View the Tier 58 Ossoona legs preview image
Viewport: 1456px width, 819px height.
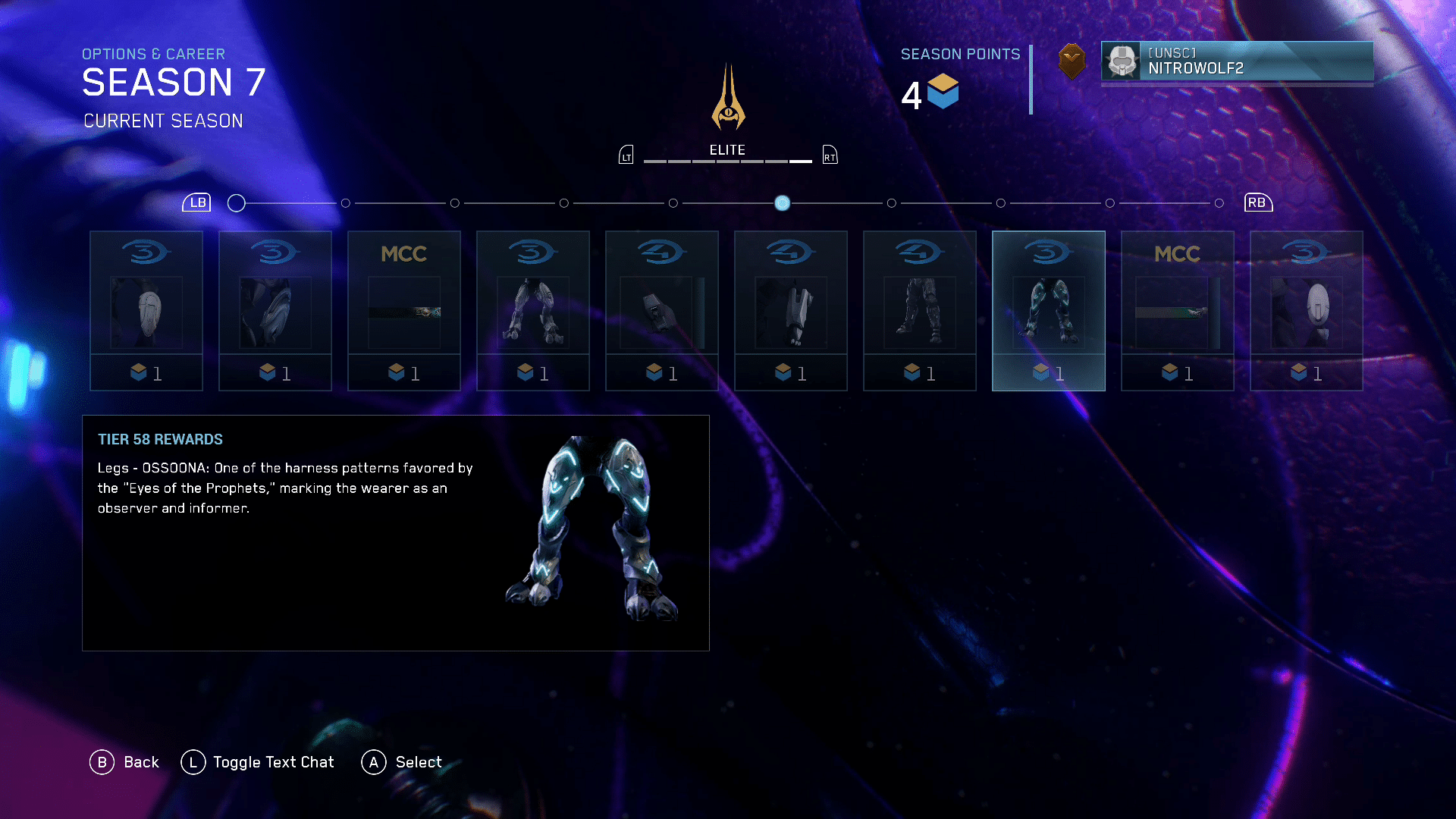click(592, 529)
